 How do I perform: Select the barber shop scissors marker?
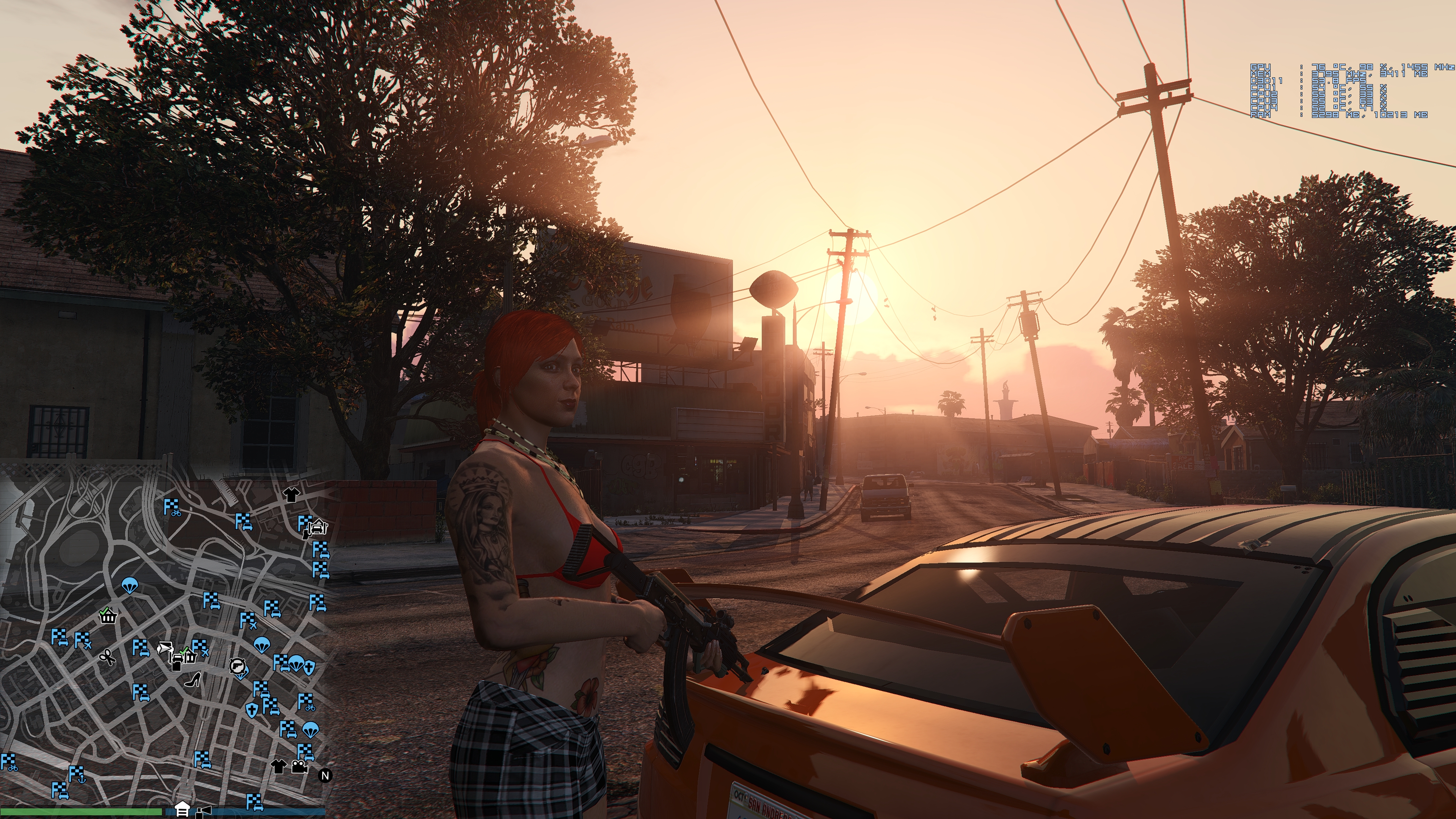(106, 657)
